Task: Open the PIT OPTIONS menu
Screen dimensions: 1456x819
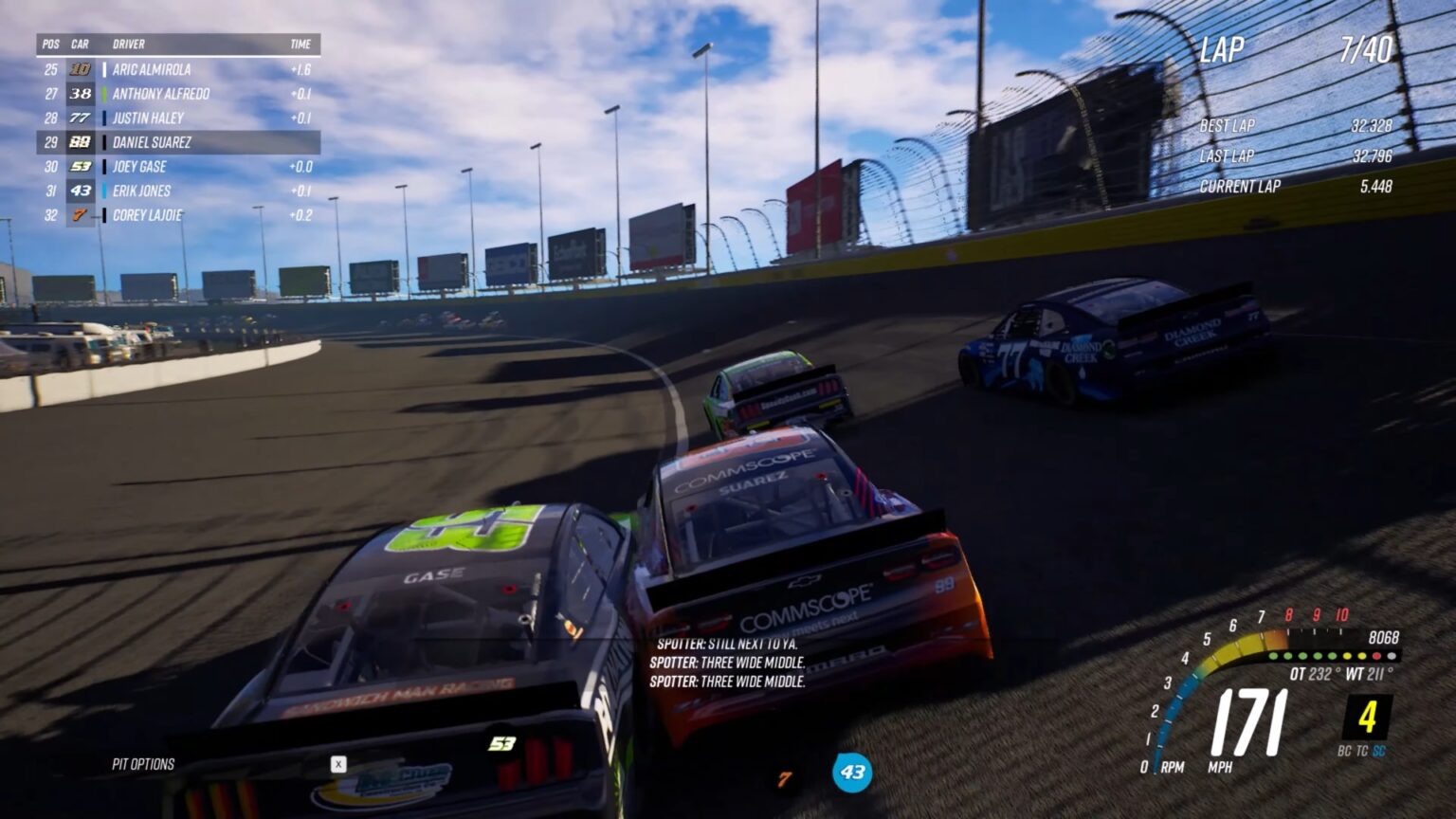Action: click(x=145, y=762)
